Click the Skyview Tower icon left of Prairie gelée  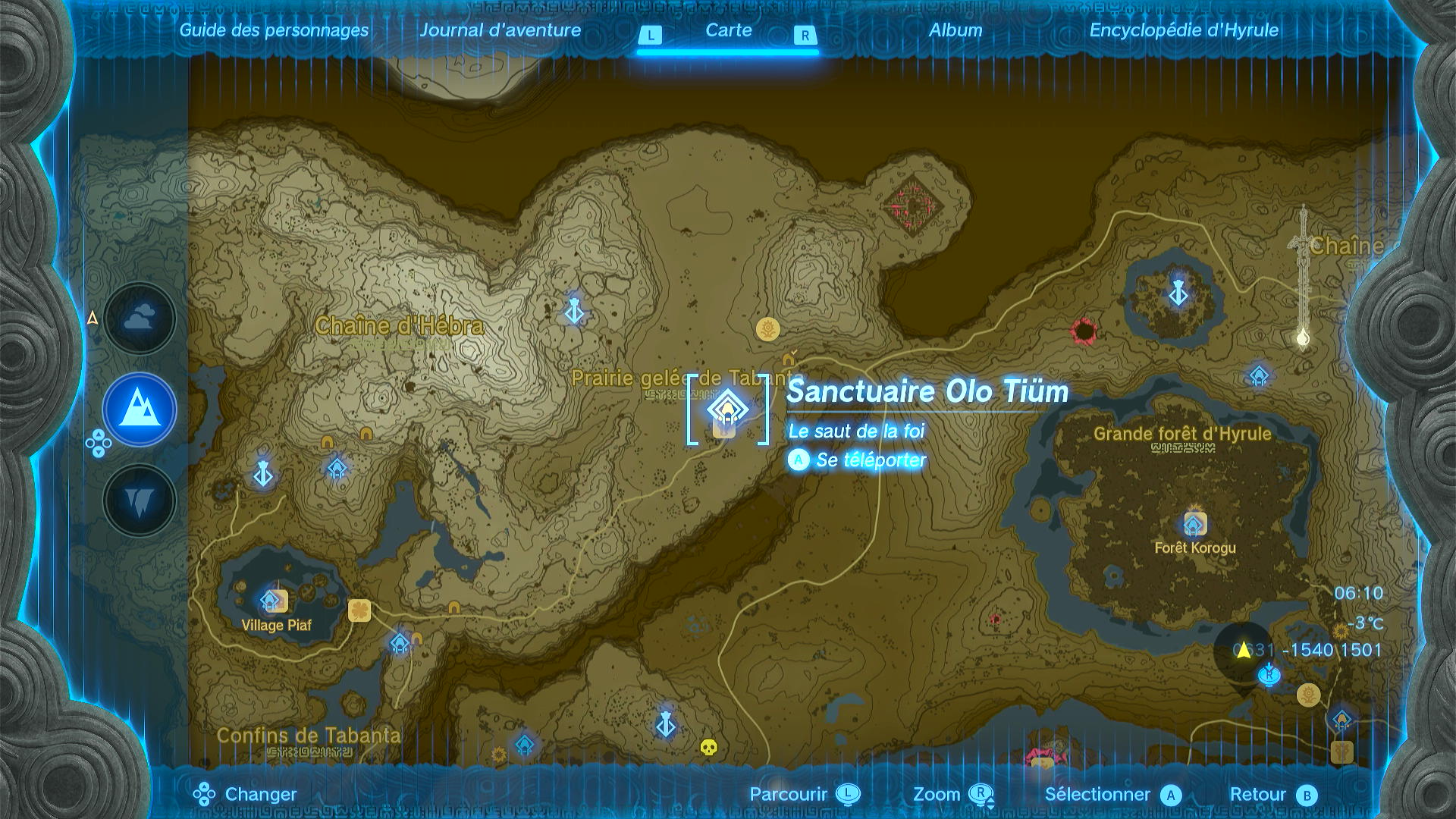[574, 312]
